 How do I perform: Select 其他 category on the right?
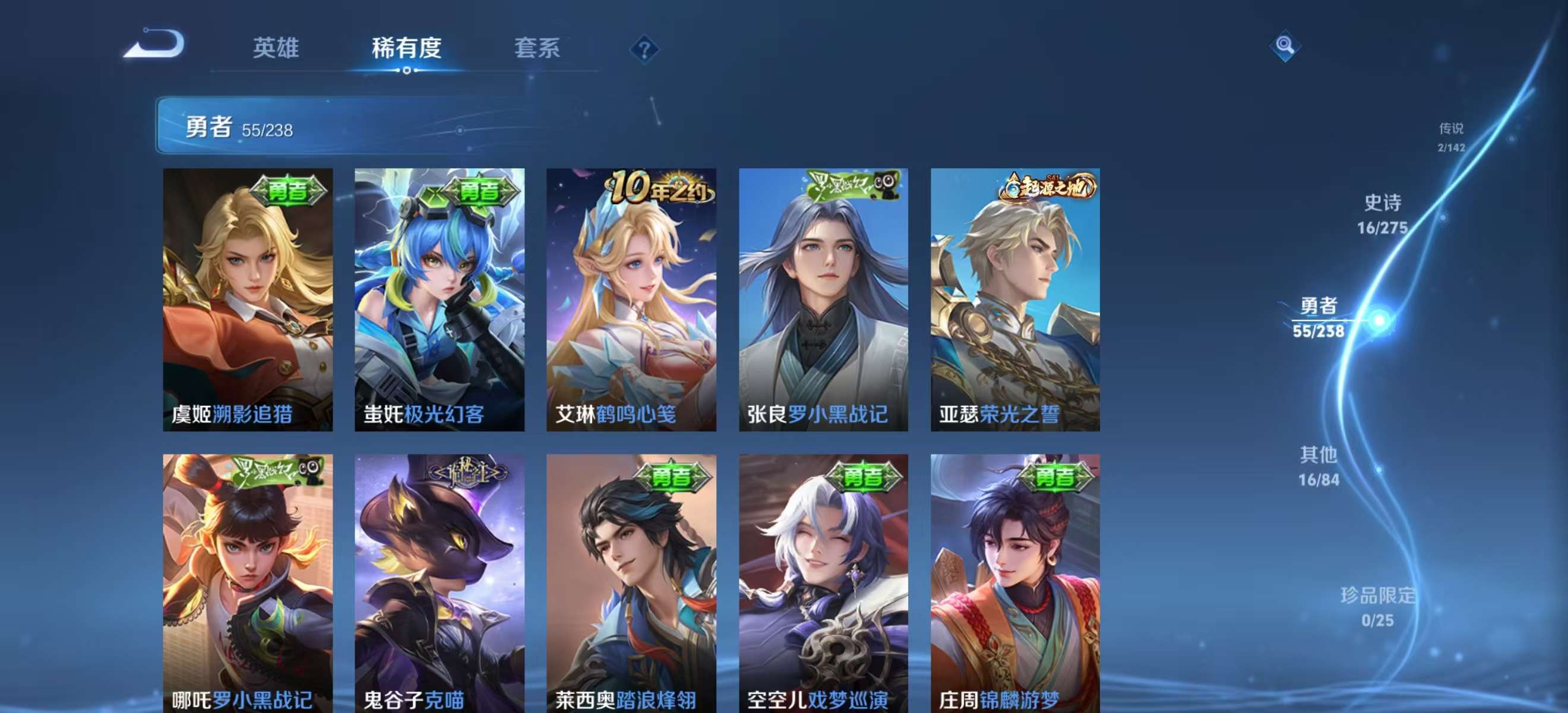[1318, 469]
